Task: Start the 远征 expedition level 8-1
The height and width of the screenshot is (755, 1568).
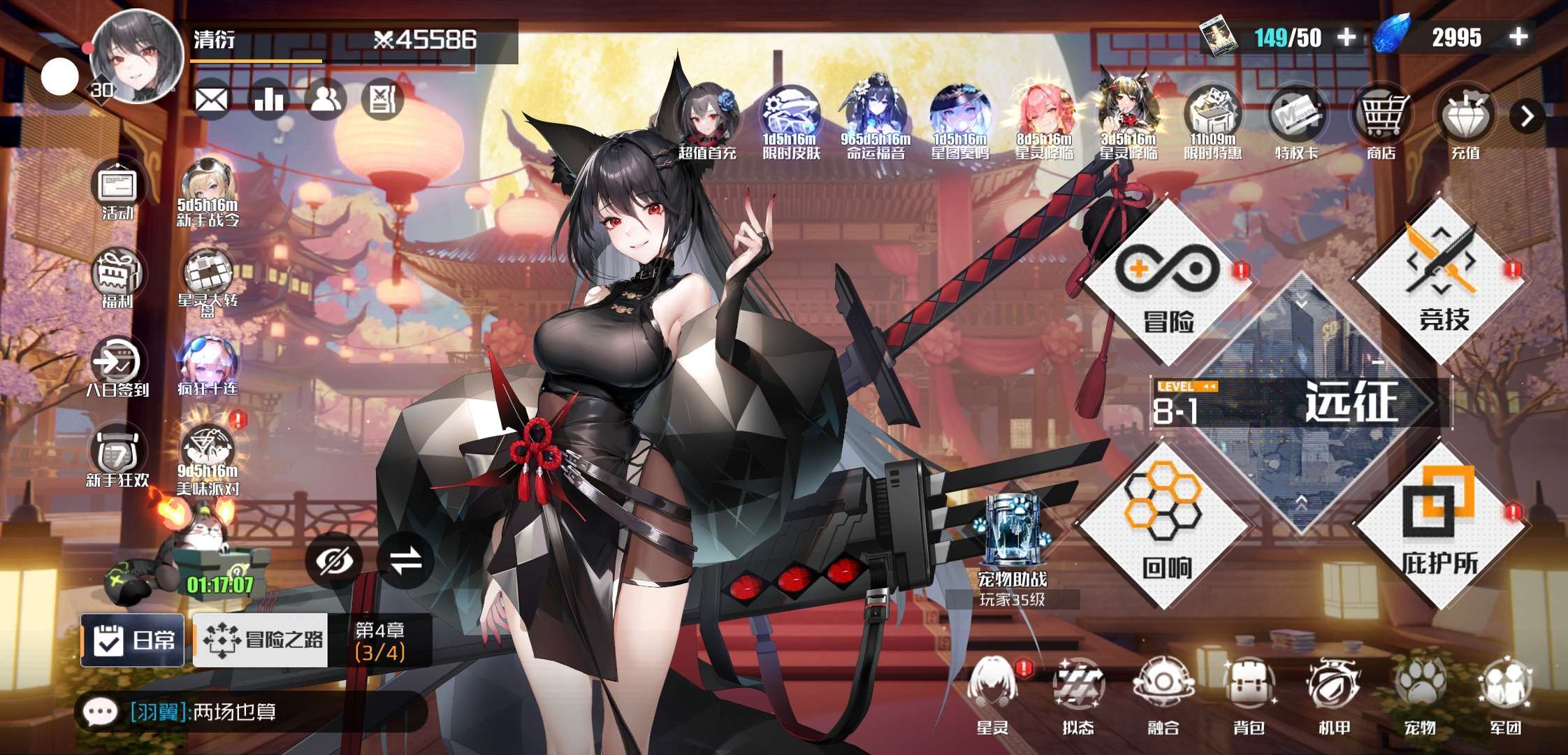Action: click(x=1301, y=403)
